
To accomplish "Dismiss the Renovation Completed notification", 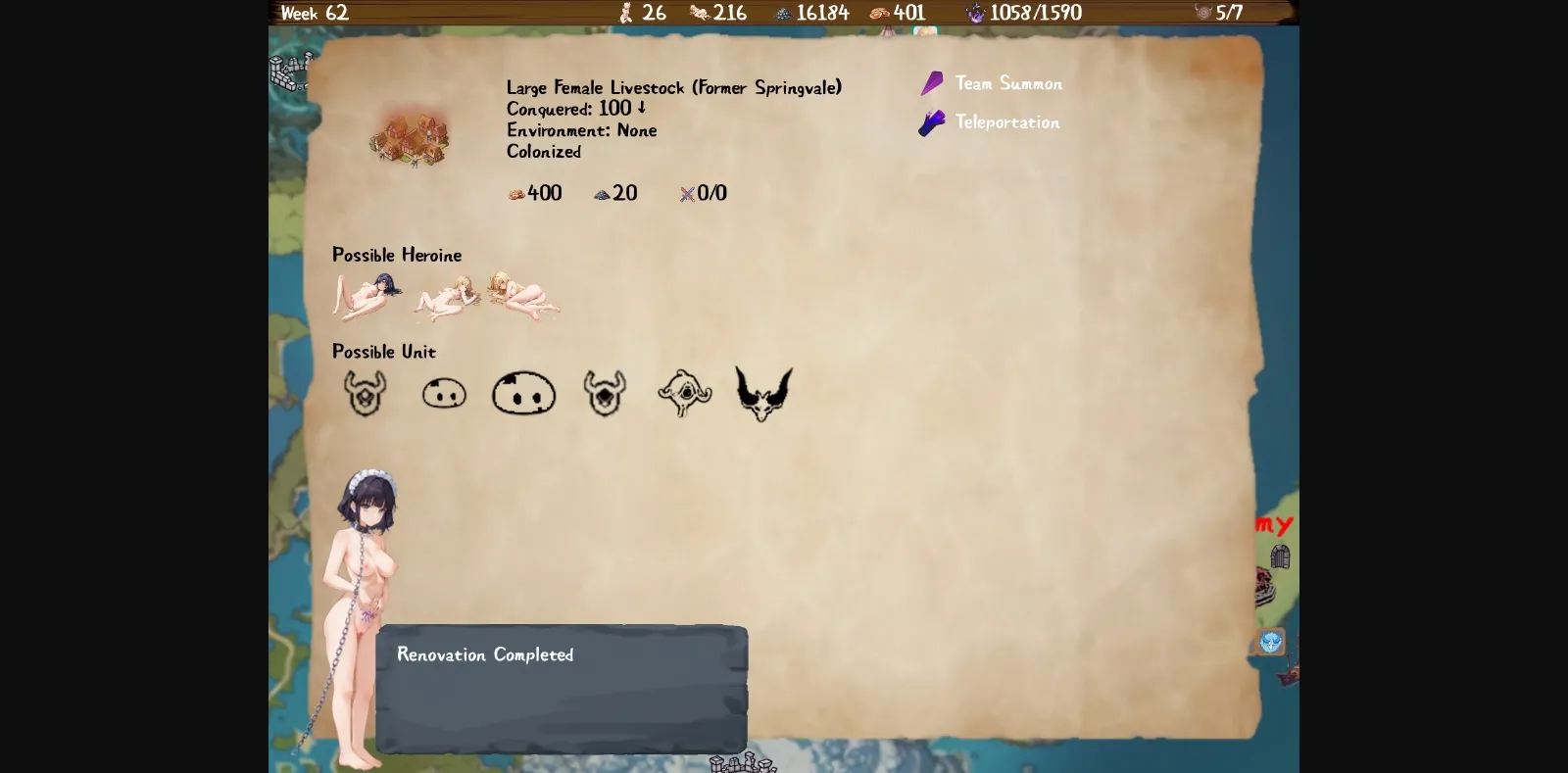I will (x=562, y=686).
